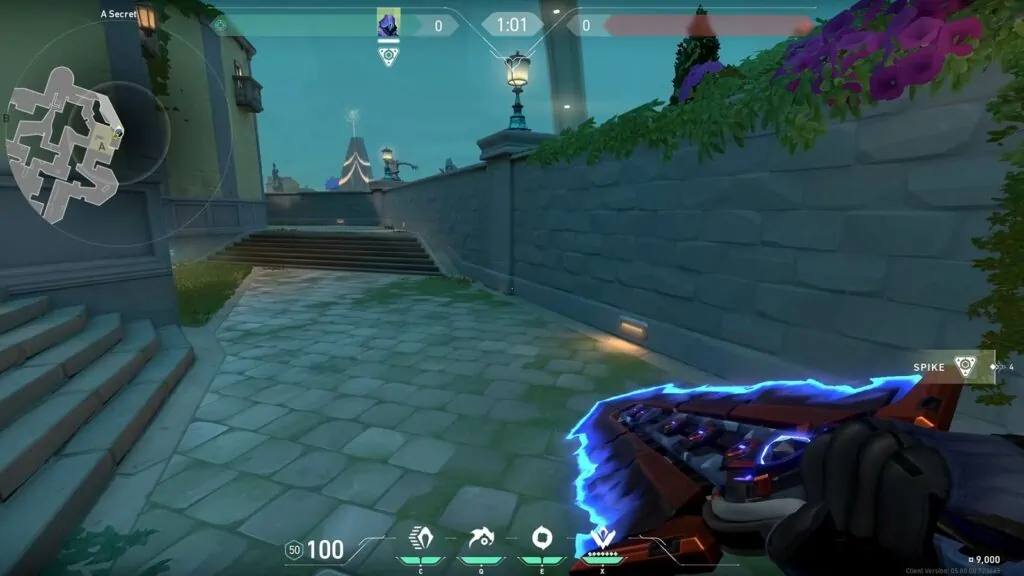Click the spike carrier icon below Omen's portrait
Image resolution: width=1024 pixels, height=576 pixels.
[x=388, y=56]
